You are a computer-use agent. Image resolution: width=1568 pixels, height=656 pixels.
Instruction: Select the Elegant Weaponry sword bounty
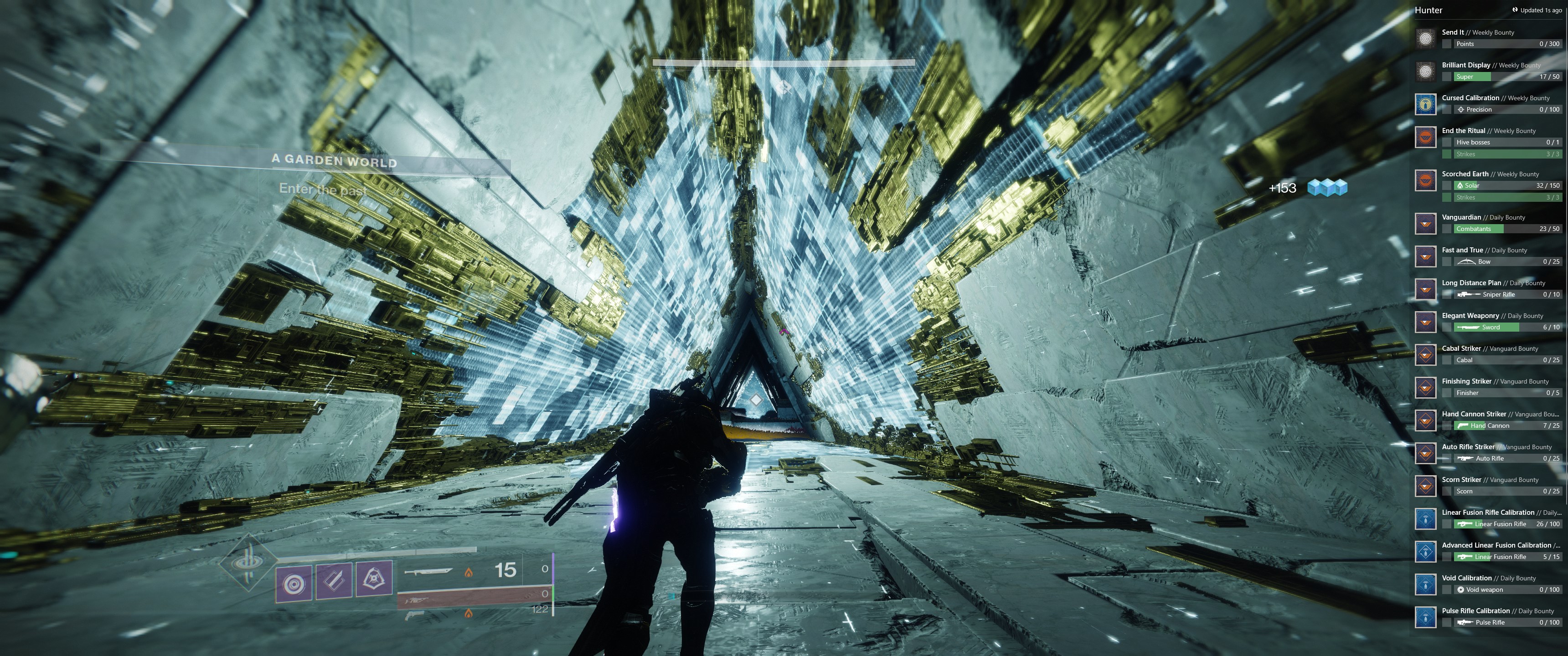pos(1488,322)
